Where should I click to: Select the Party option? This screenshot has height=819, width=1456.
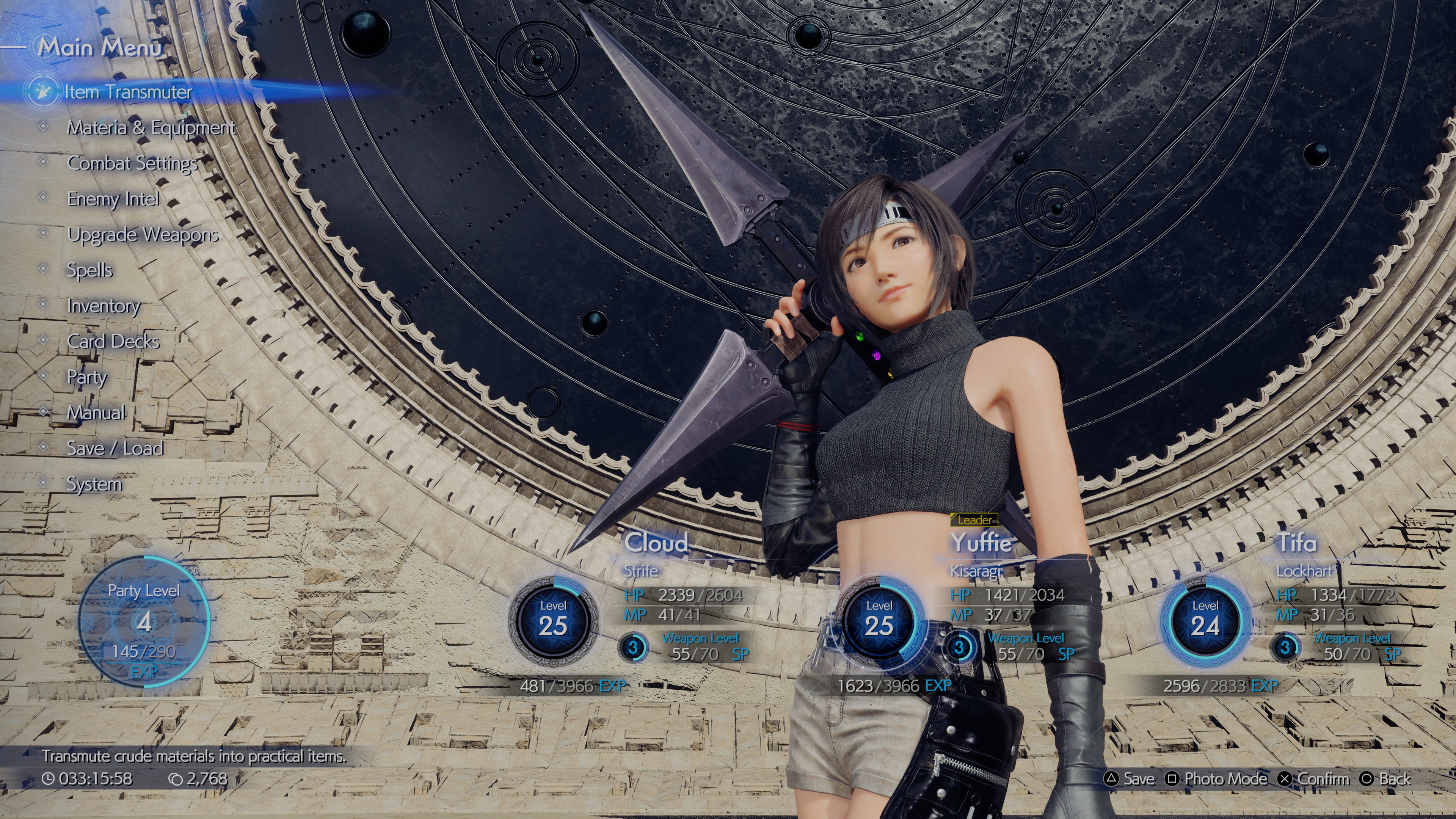86,377
